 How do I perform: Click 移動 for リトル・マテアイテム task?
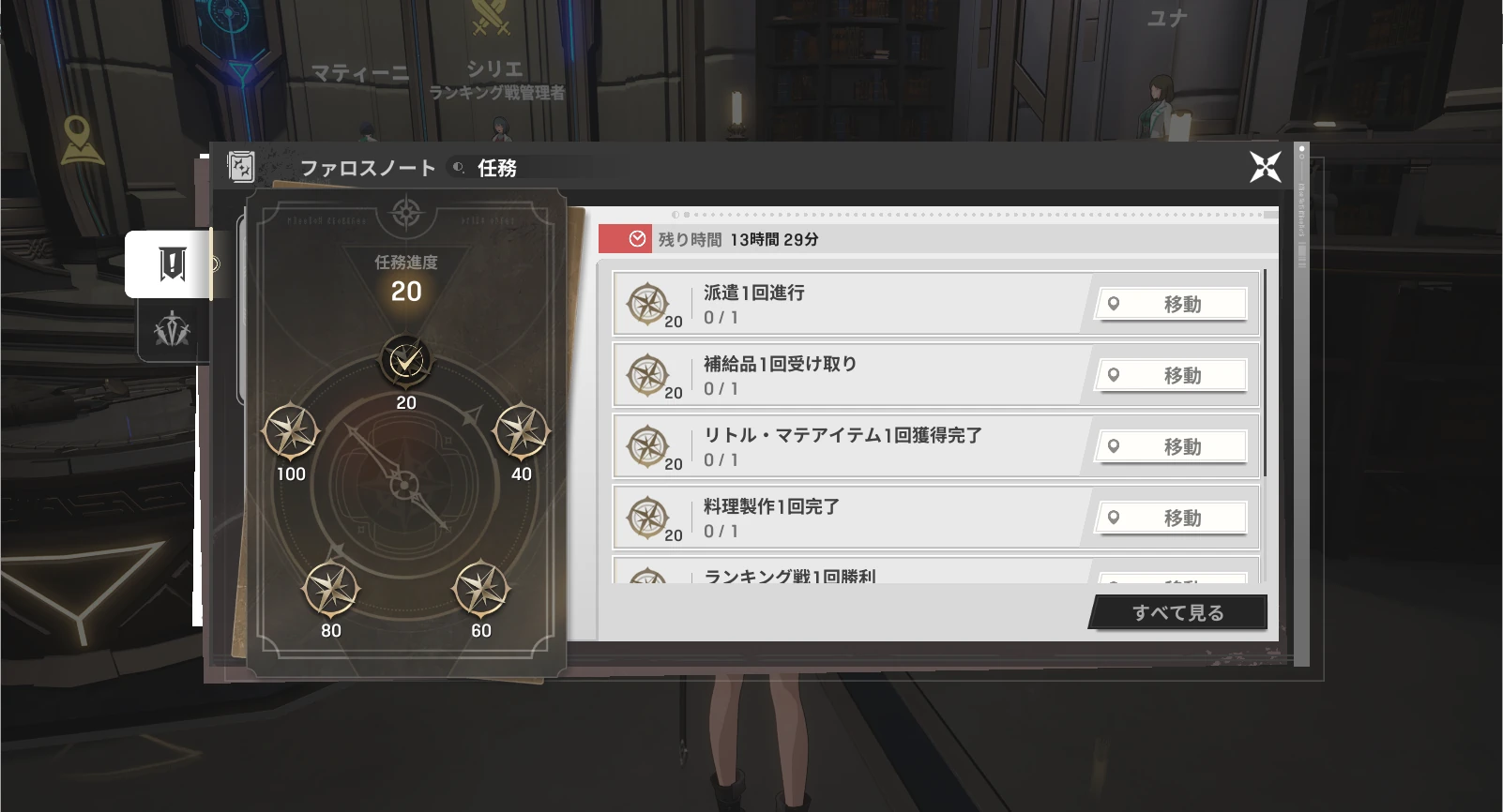(1171, 446)
